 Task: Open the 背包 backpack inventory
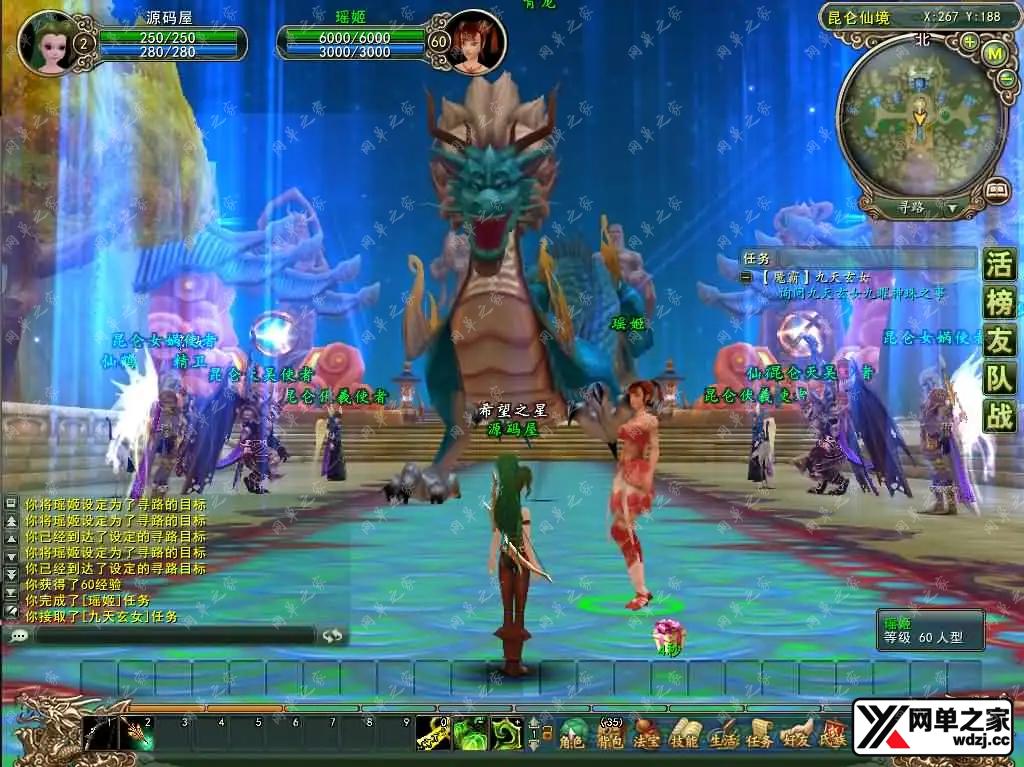click(x=610, y=734)
